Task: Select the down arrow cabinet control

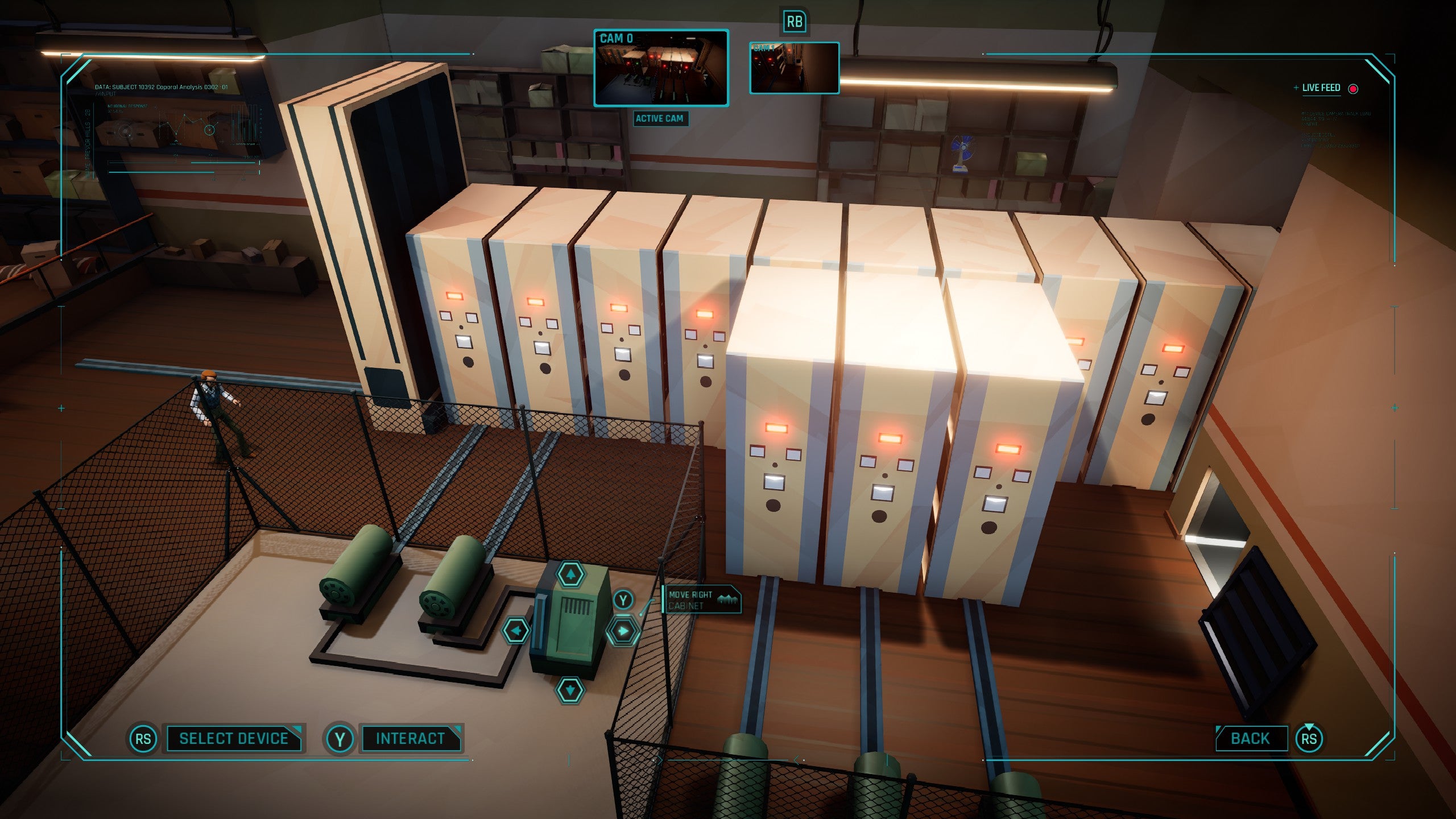Action: 570,690
